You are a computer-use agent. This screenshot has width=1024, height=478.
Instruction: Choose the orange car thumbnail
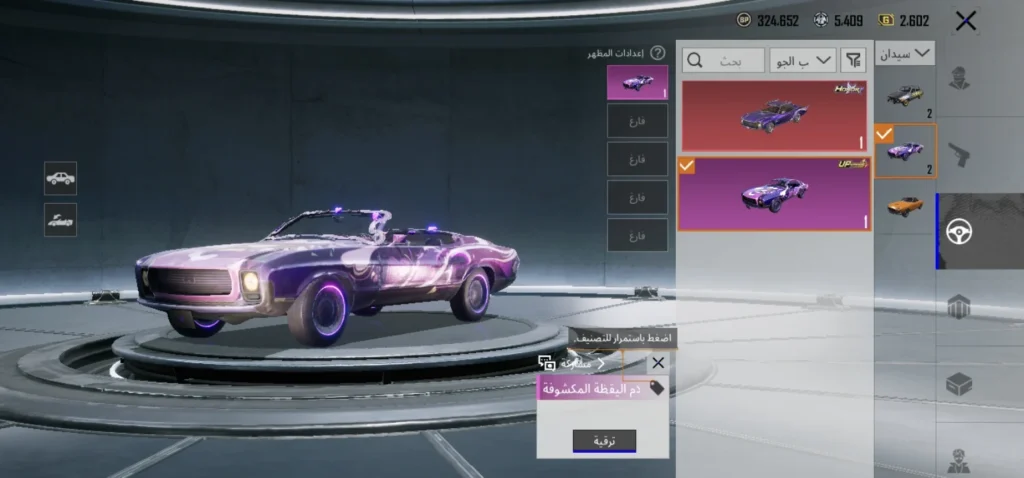[x=905, y=204]
